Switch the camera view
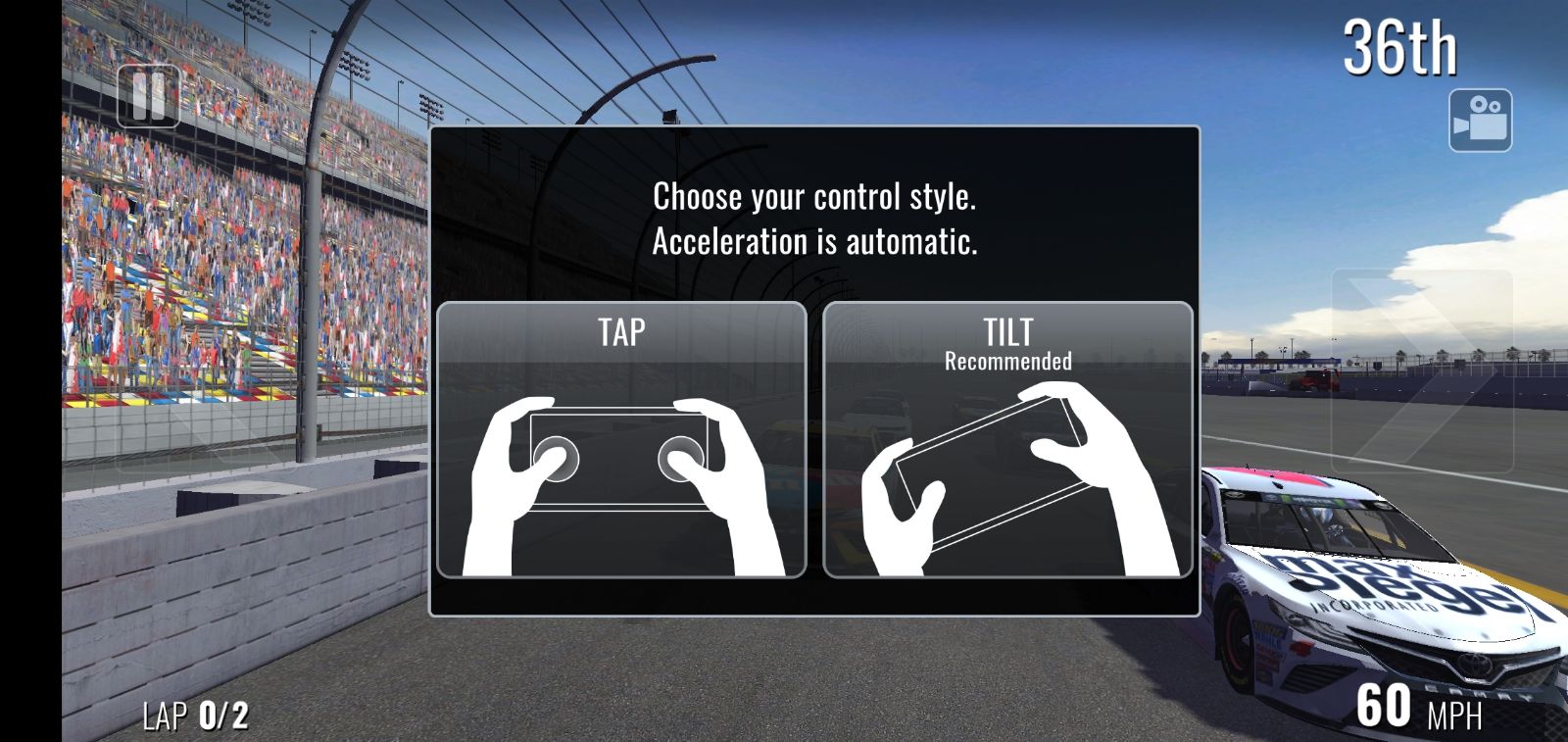Image resolution: width=1568 pixels, height=742 pixels. 1480,121
